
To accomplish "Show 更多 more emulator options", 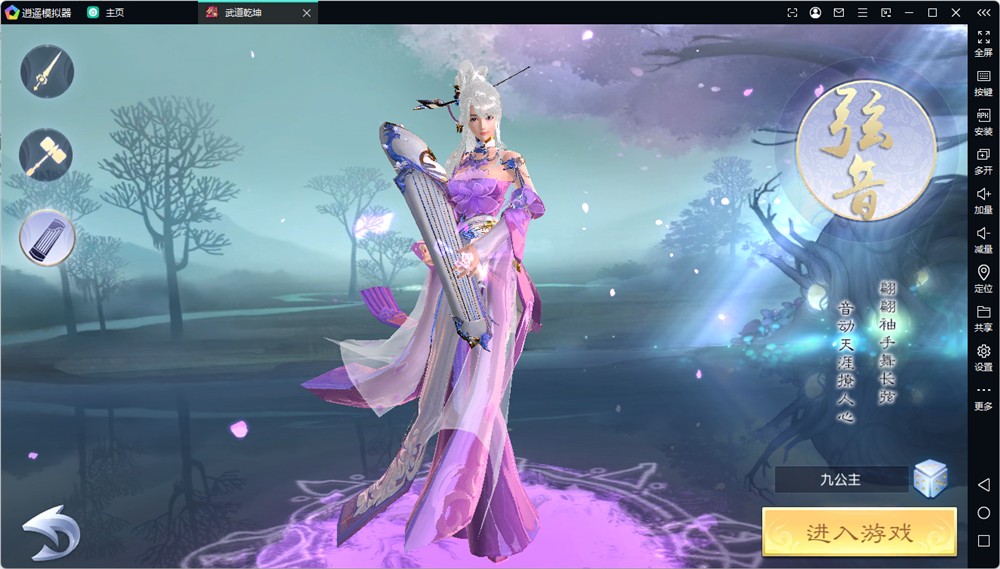I will pos(983,396).
